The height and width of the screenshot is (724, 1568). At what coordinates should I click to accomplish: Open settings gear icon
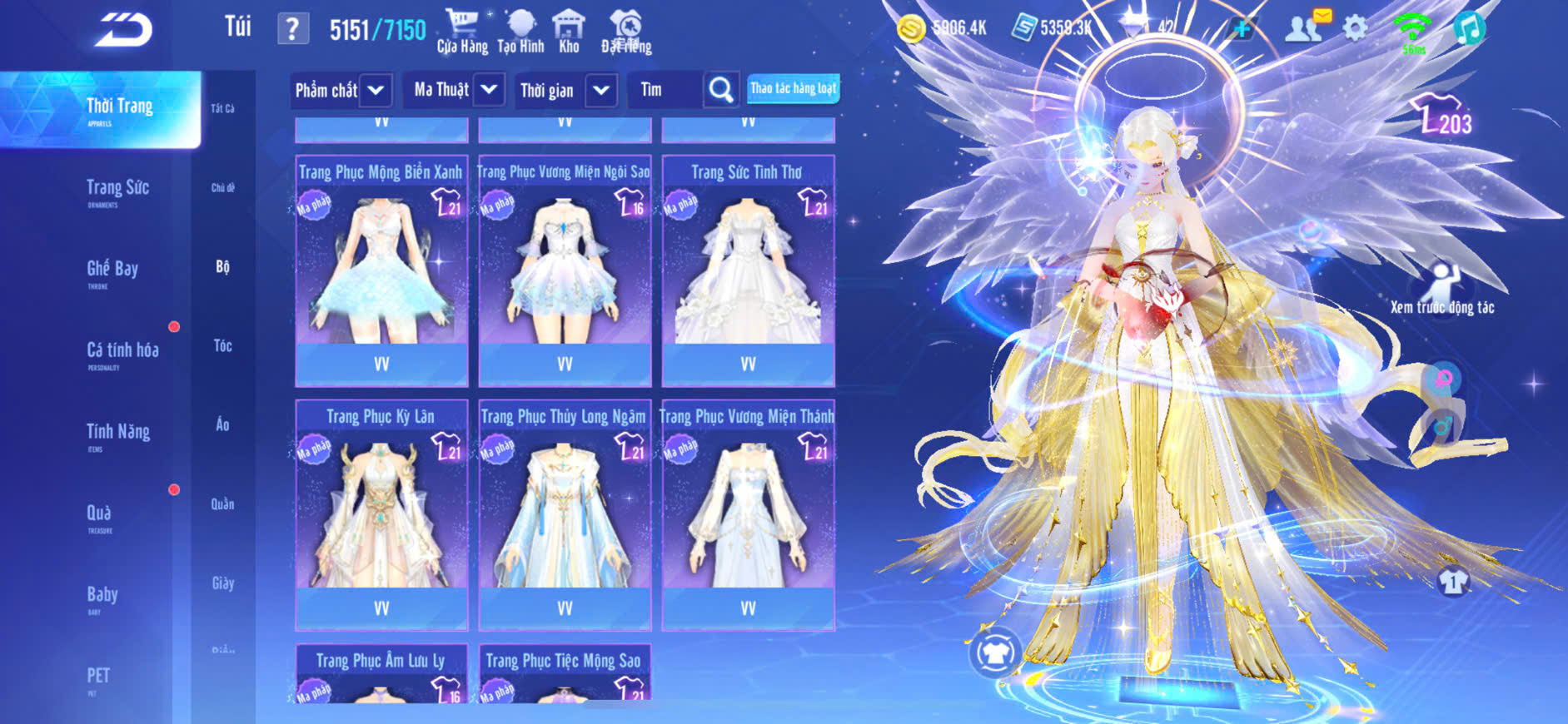point(1356,29)
